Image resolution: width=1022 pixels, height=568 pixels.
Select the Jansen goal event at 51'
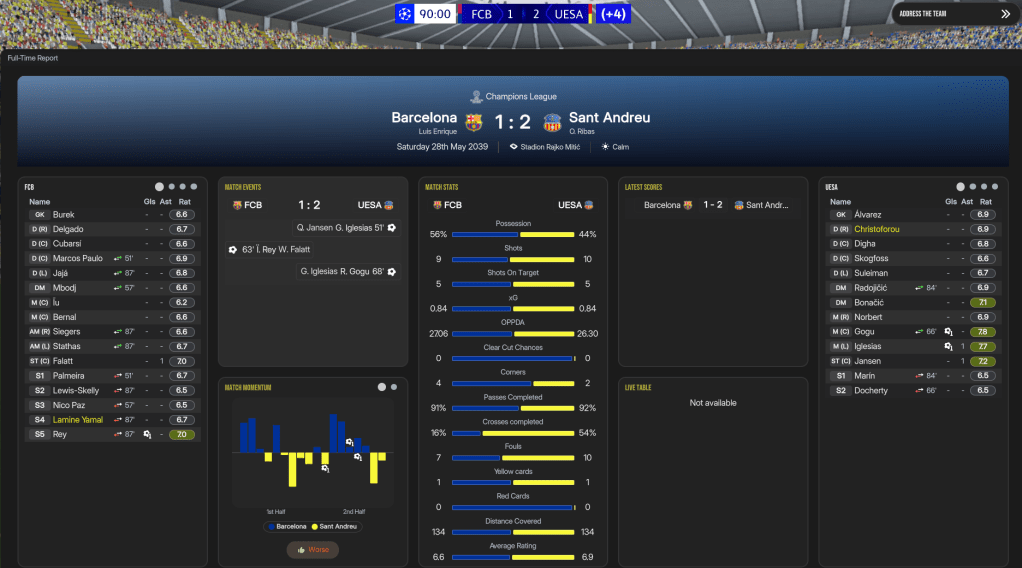(344, 228)
